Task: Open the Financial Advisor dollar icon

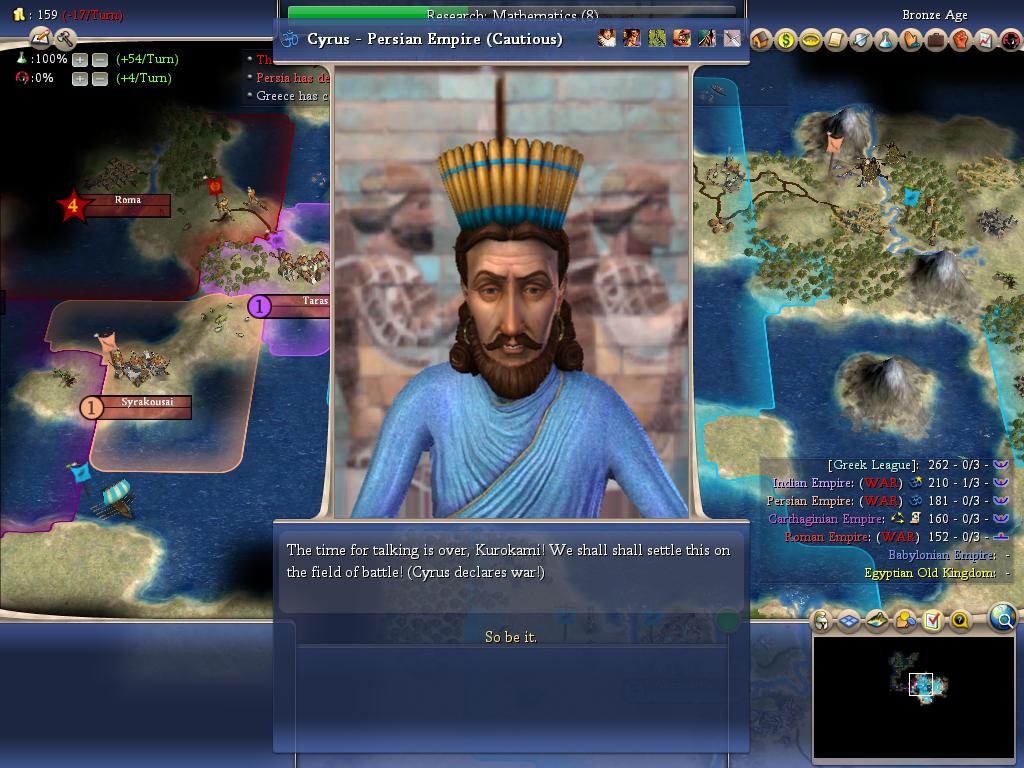Action: pos(785,40)
